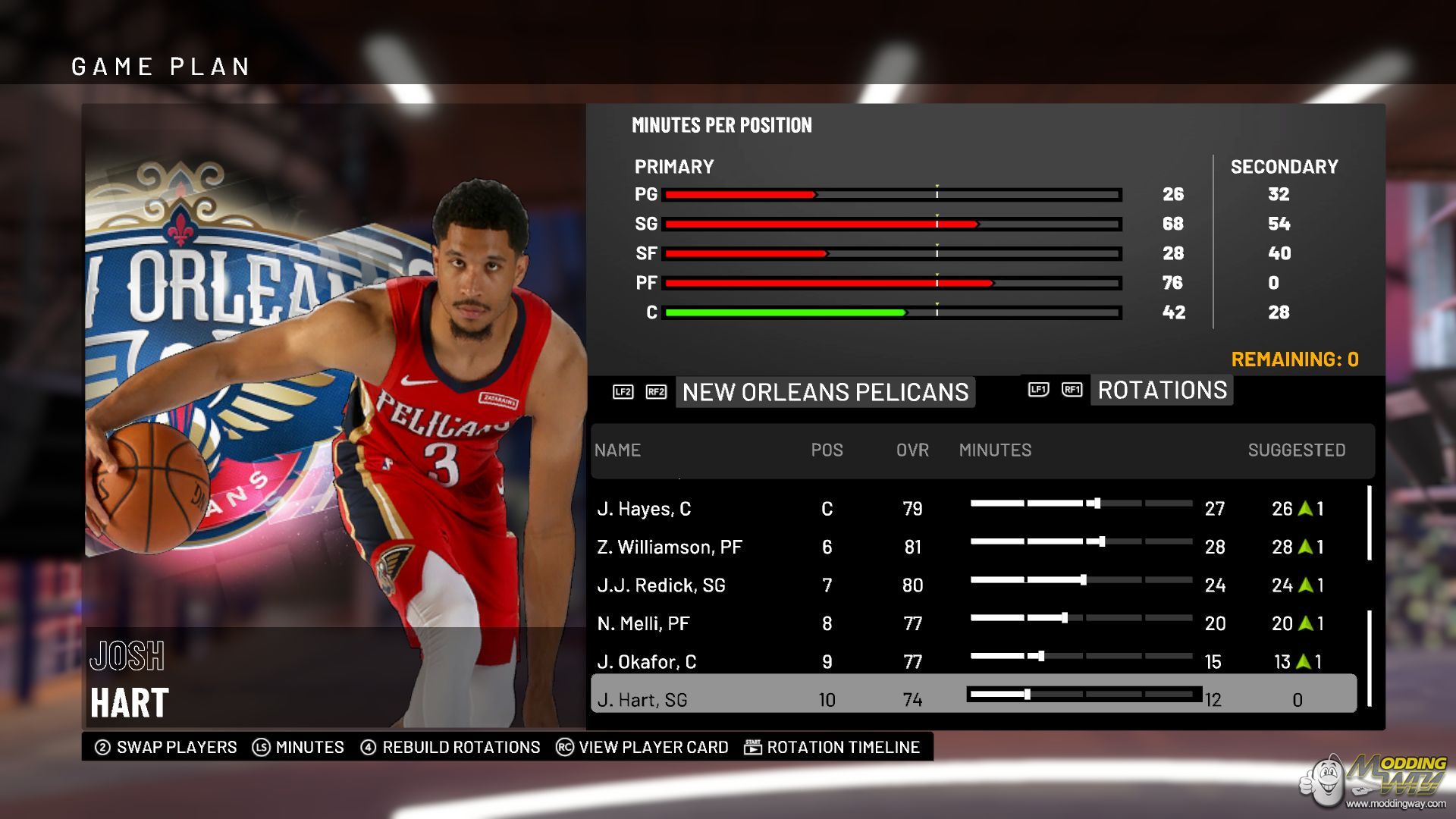
Task: Open View Player Card
Action: 642,748
